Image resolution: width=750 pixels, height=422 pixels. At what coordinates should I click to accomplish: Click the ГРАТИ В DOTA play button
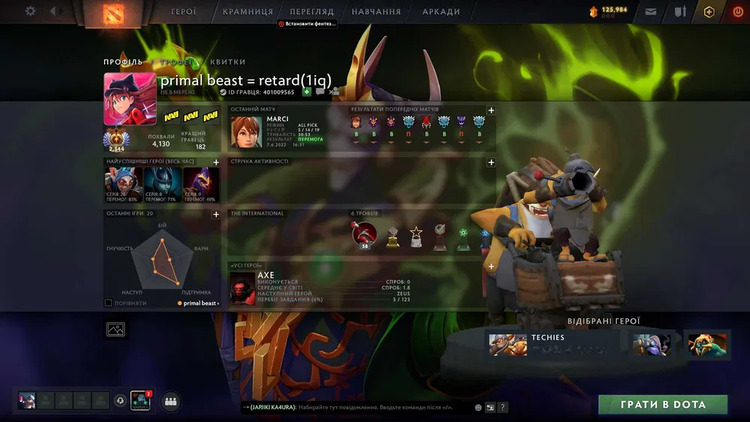(x=662, y=404)
